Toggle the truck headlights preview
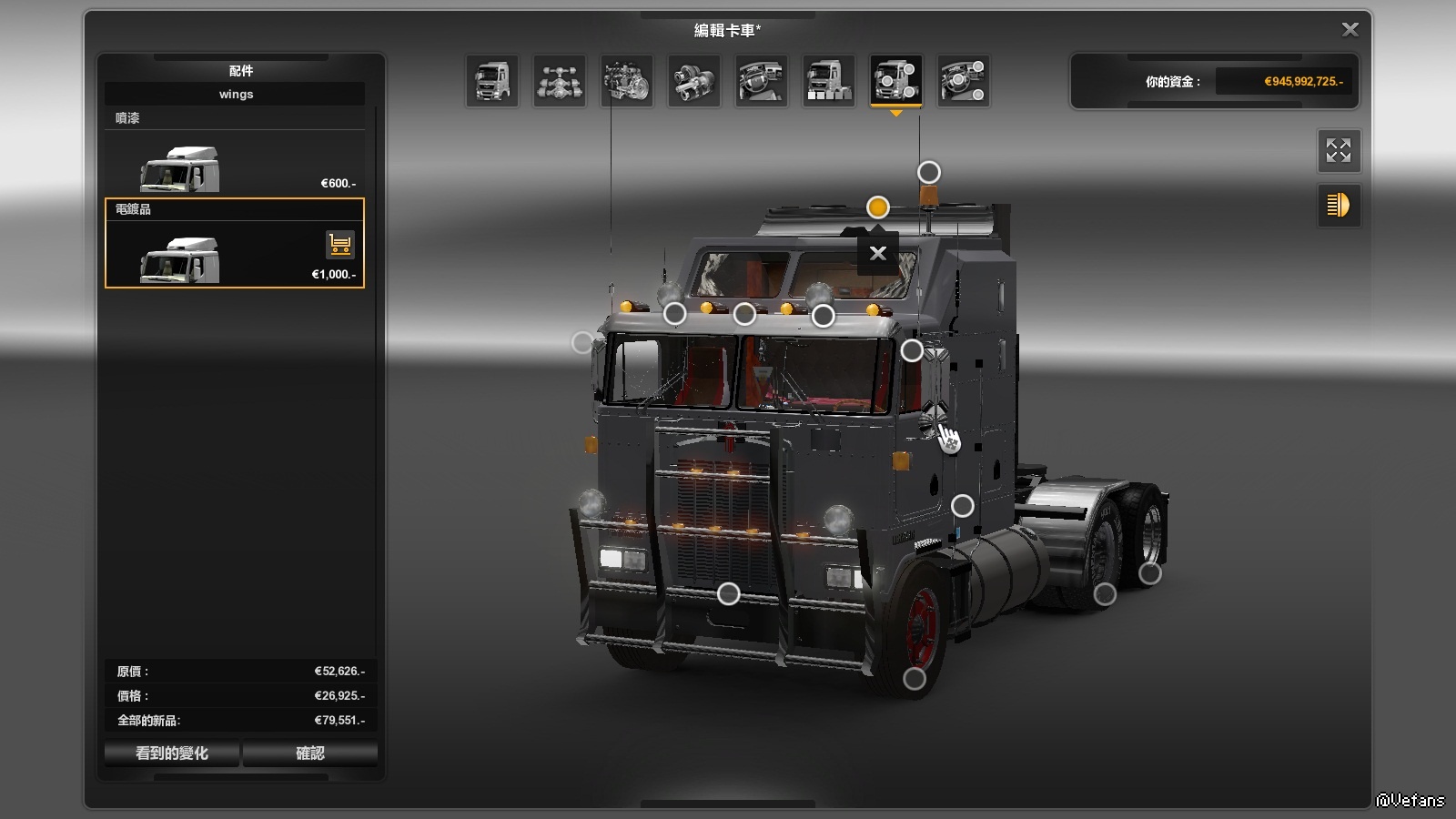The height and width of the screenshot is (819, 1456). (x=1339, y=206)
